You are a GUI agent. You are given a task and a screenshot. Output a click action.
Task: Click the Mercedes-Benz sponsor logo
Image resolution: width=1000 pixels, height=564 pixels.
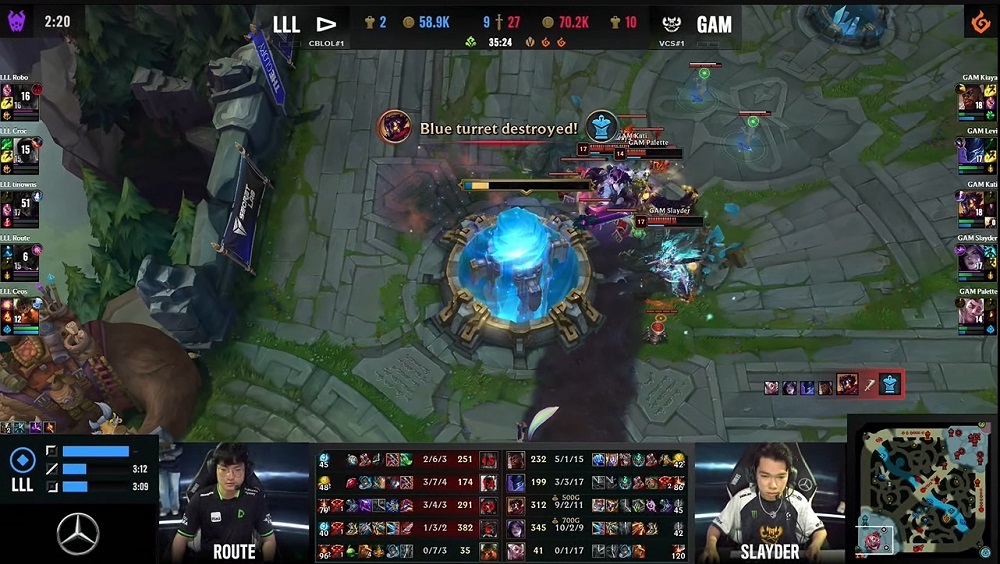(77, 533)
